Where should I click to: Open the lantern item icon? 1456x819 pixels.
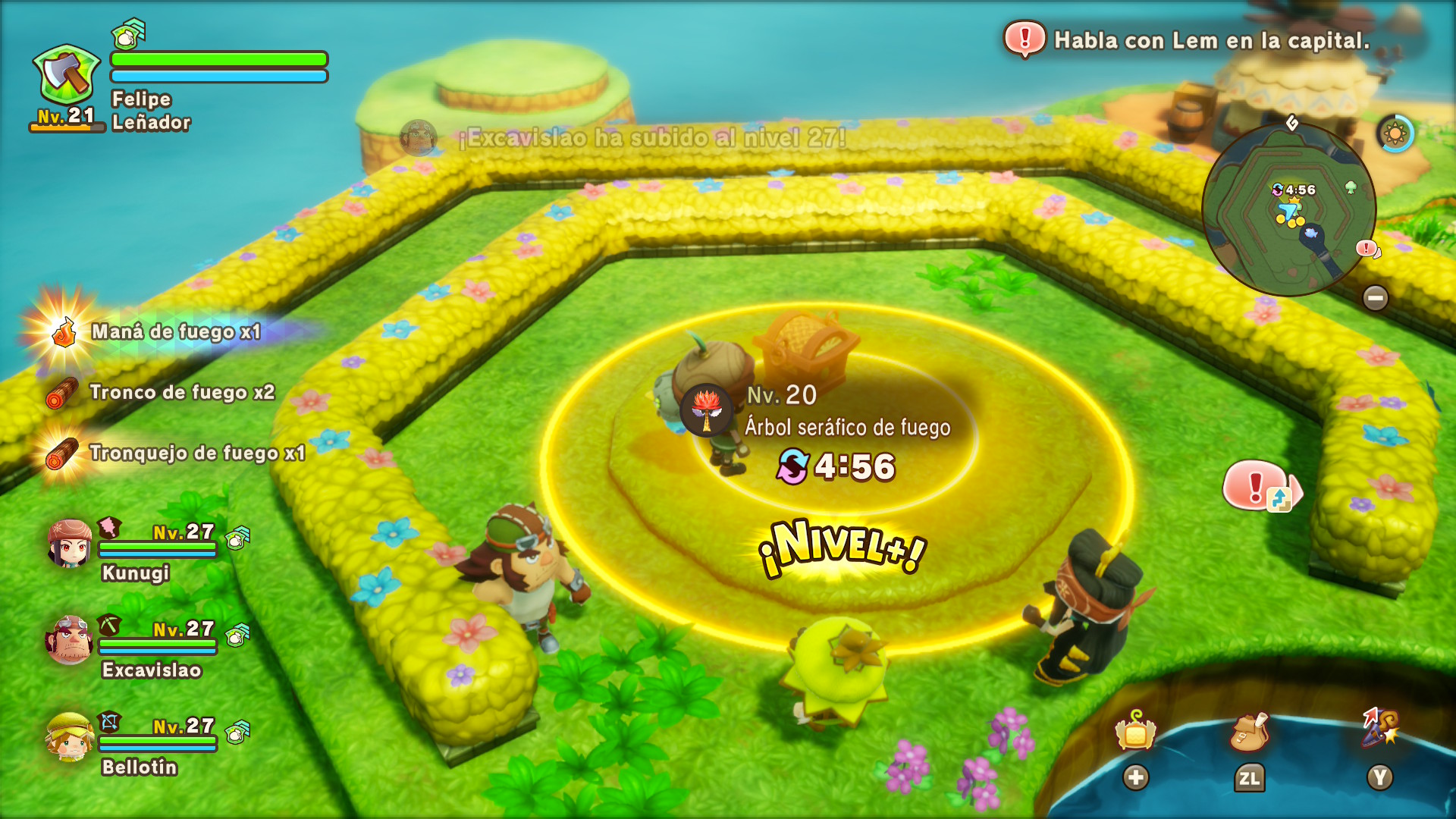1135,731
